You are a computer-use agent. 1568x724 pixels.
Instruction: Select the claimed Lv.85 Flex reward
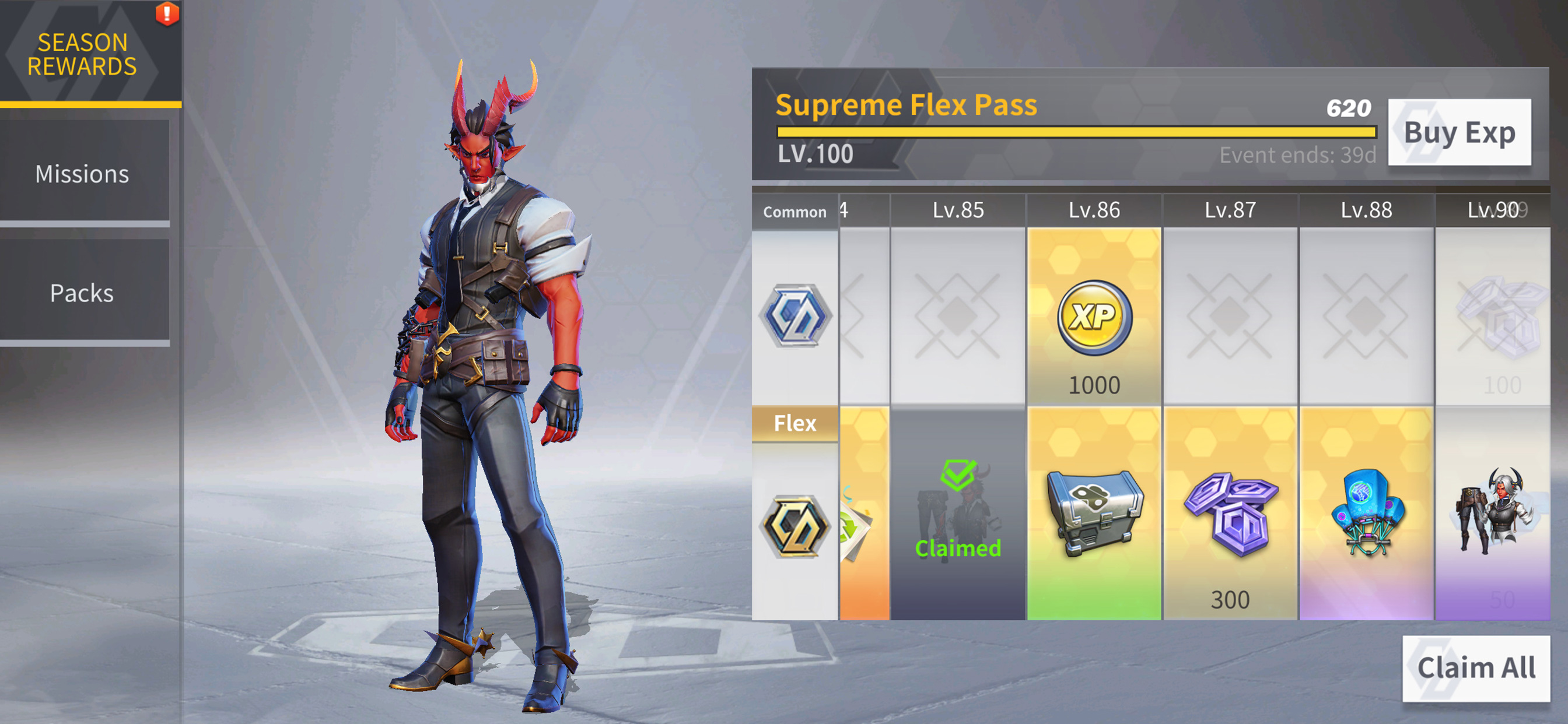[x=957, y=514]
